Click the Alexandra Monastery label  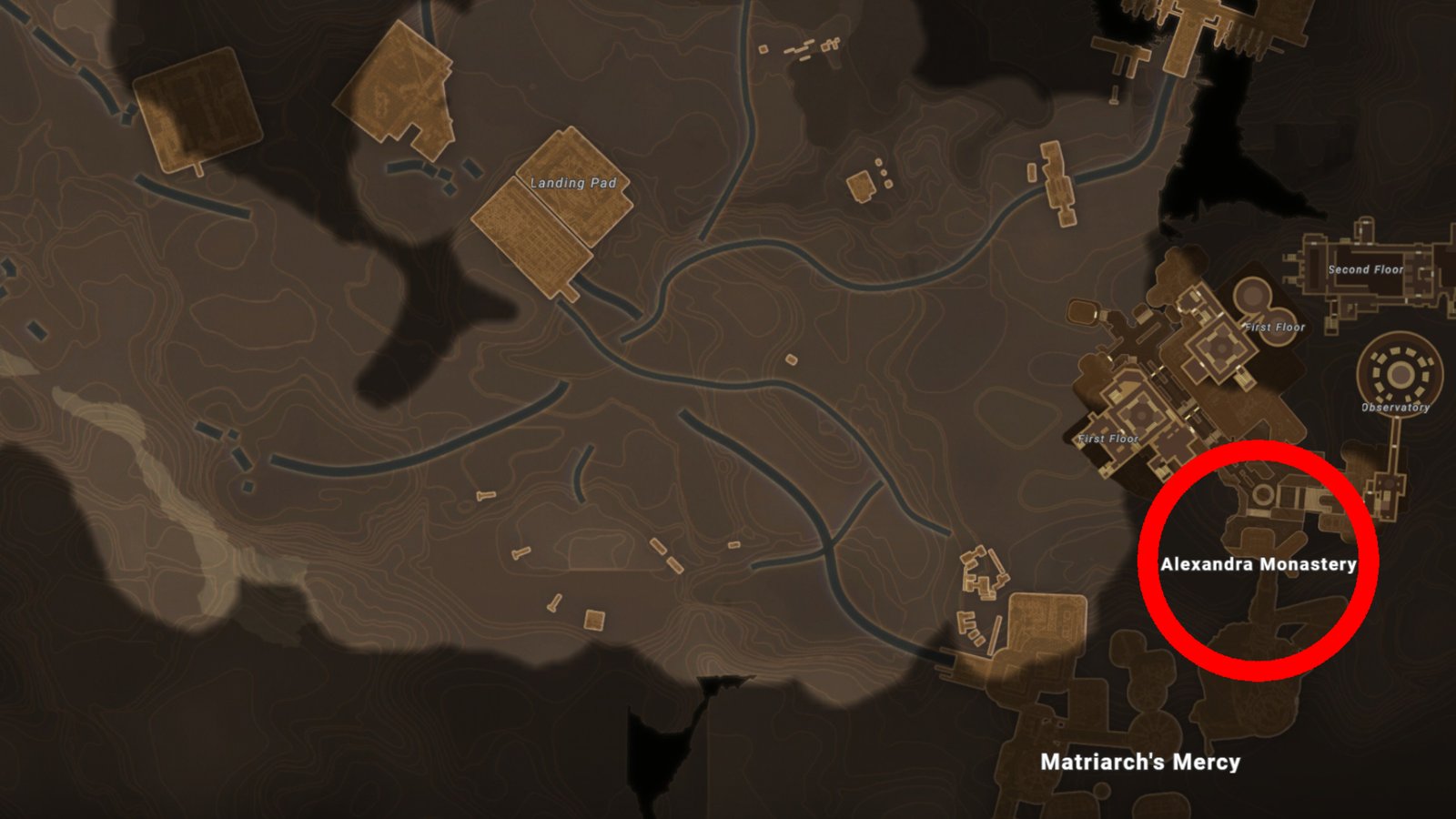[1259, 564]
